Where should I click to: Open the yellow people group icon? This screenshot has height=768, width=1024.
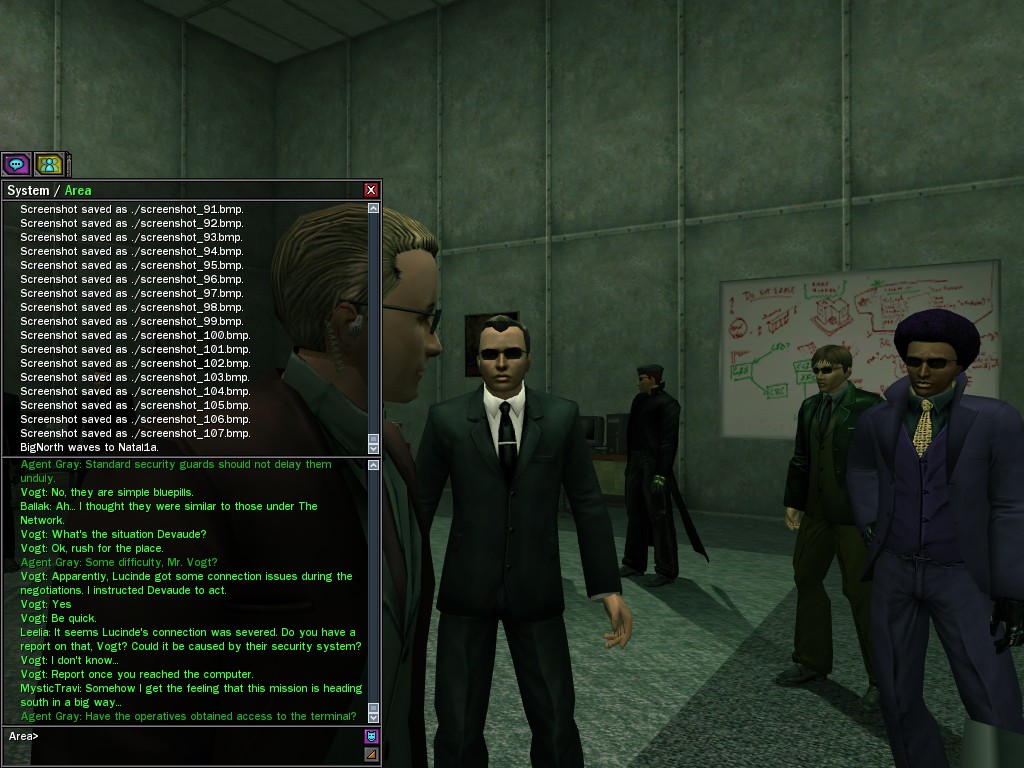point(48,164)
